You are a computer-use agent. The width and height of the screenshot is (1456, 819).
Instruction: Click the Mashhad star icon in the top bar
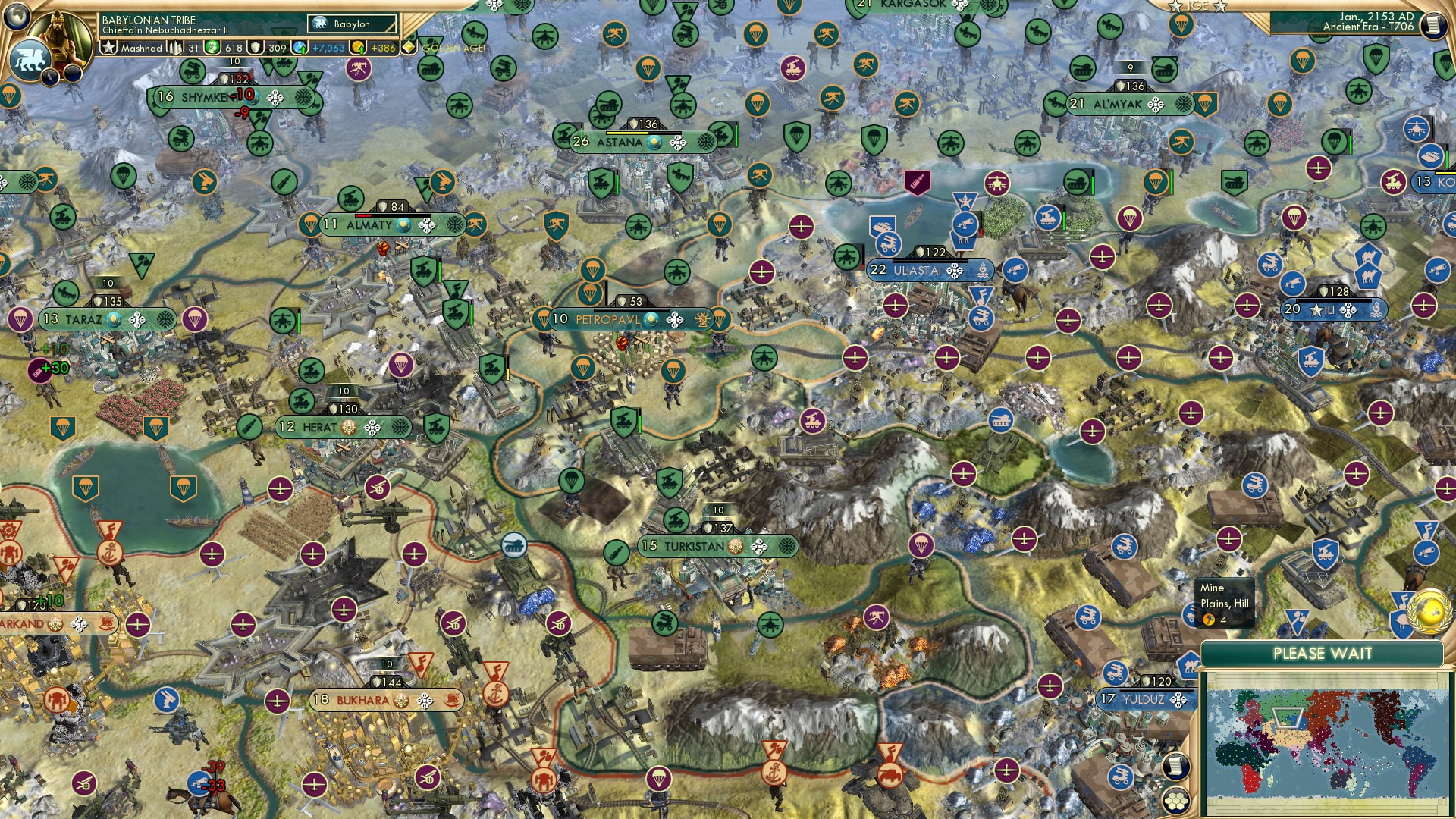[109, 47]
